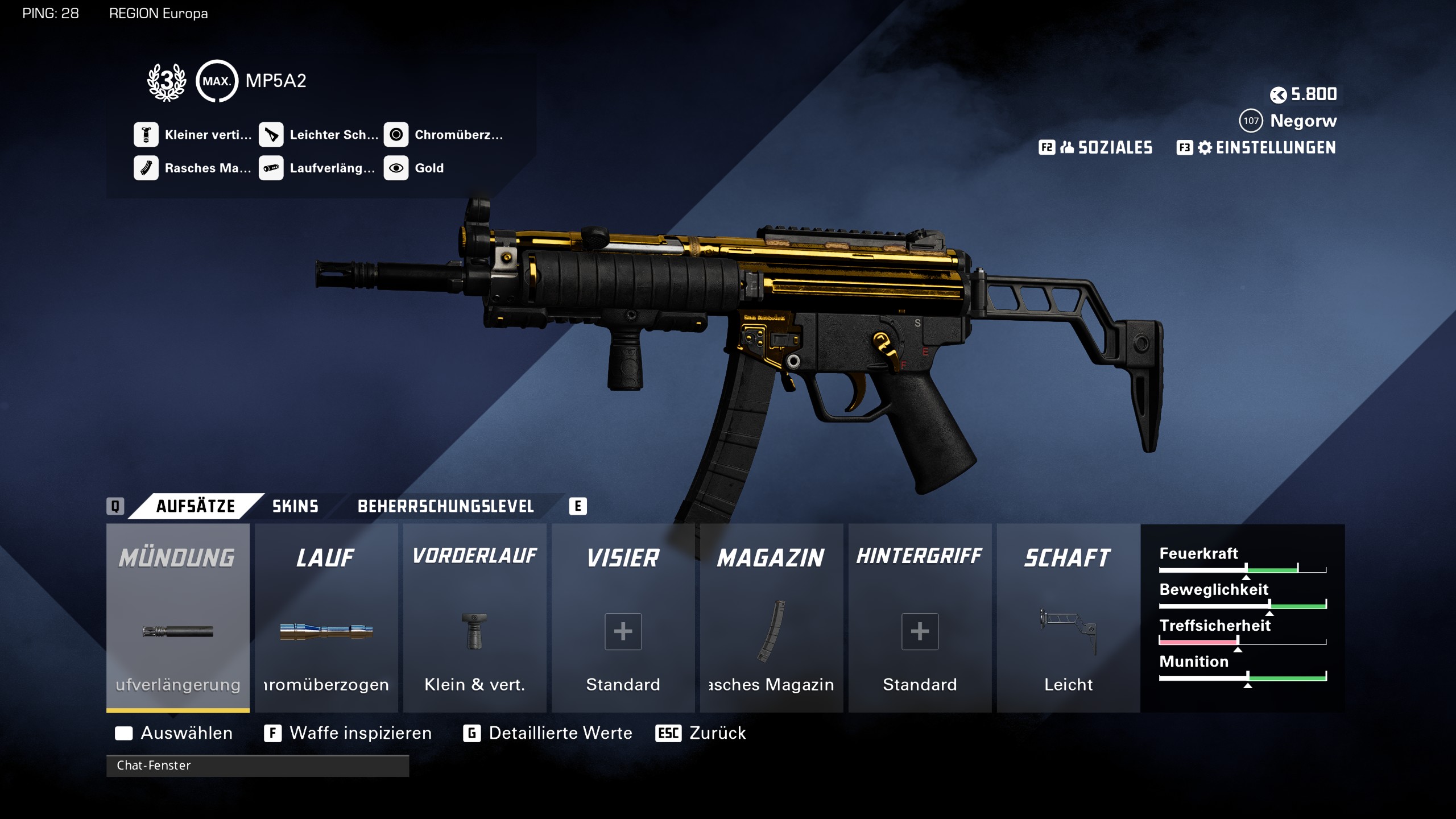The width and height of the screenshot is (1456, 819).
Task: Expand the Magazin attachment category
Action: 771,557
